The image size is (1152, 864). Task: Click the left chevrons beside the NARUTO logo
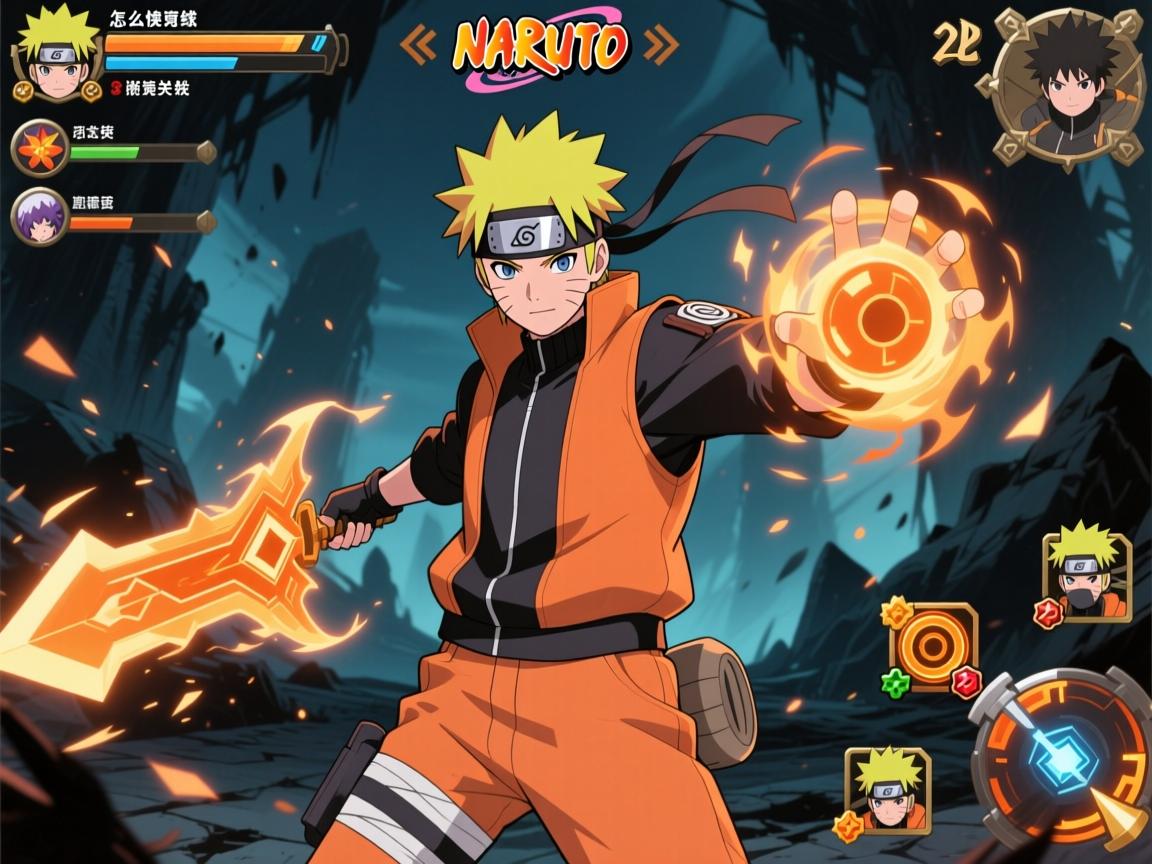[419, 43]
